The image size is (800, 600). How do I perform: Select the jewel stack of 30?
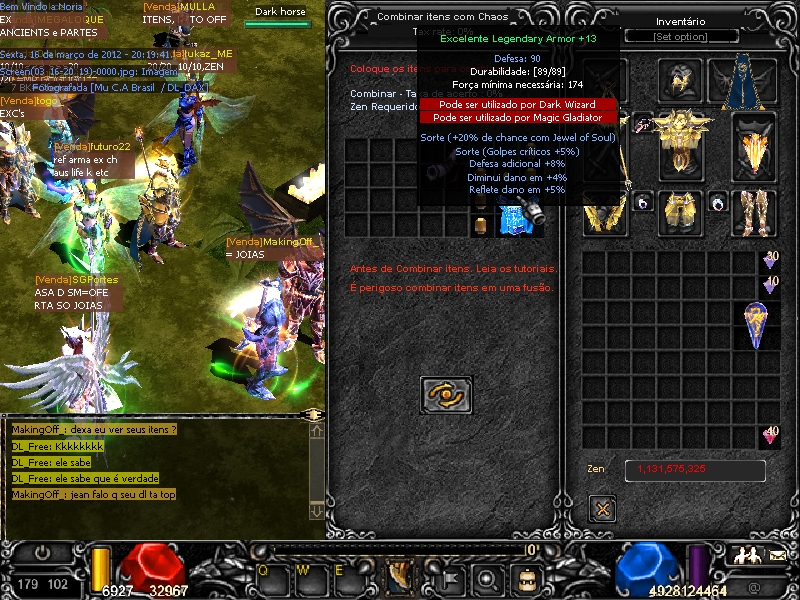click(x=770, y=260)
